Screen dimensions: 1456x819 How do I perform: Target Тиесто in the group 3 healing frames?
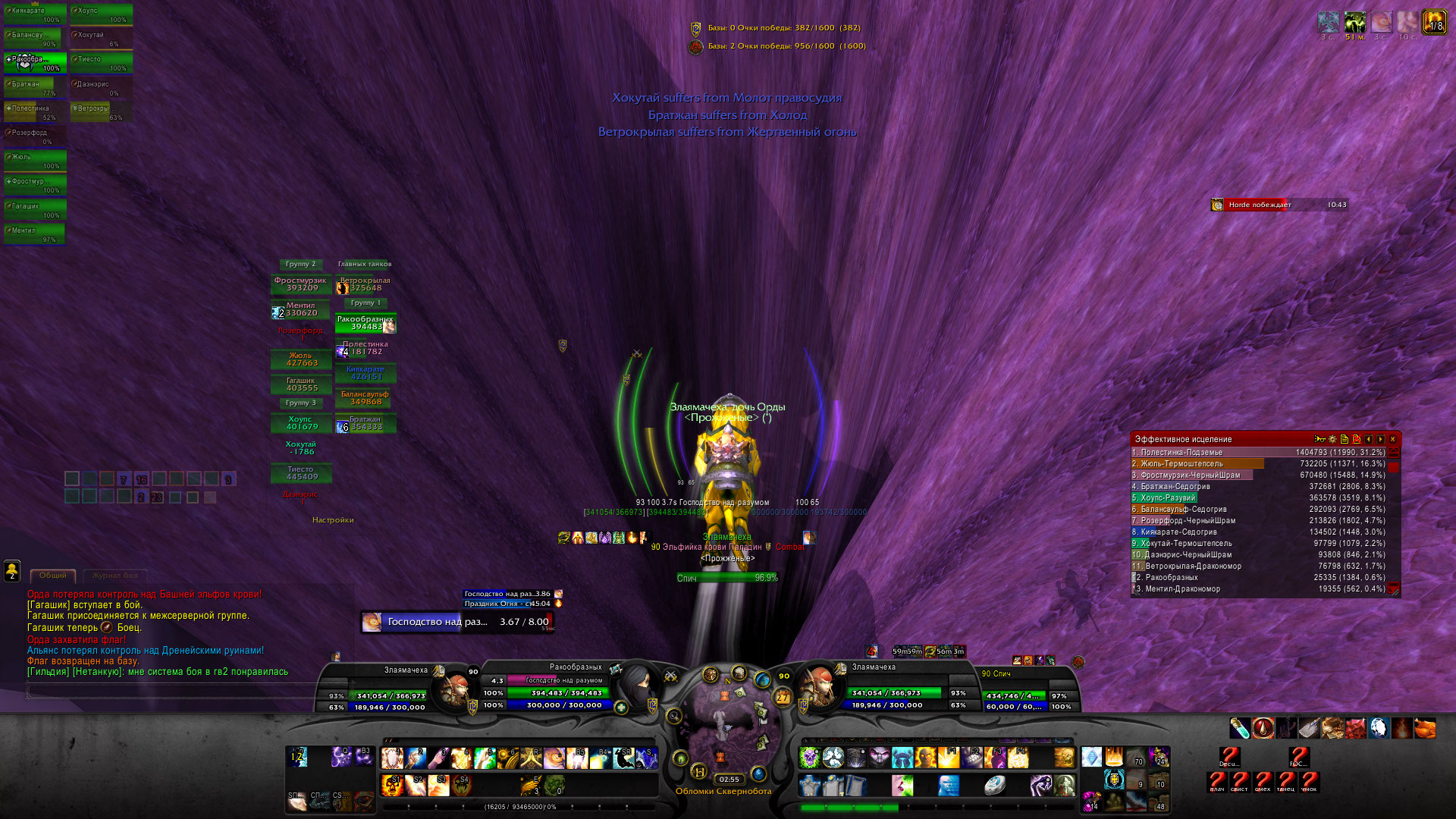pos(301,473)
